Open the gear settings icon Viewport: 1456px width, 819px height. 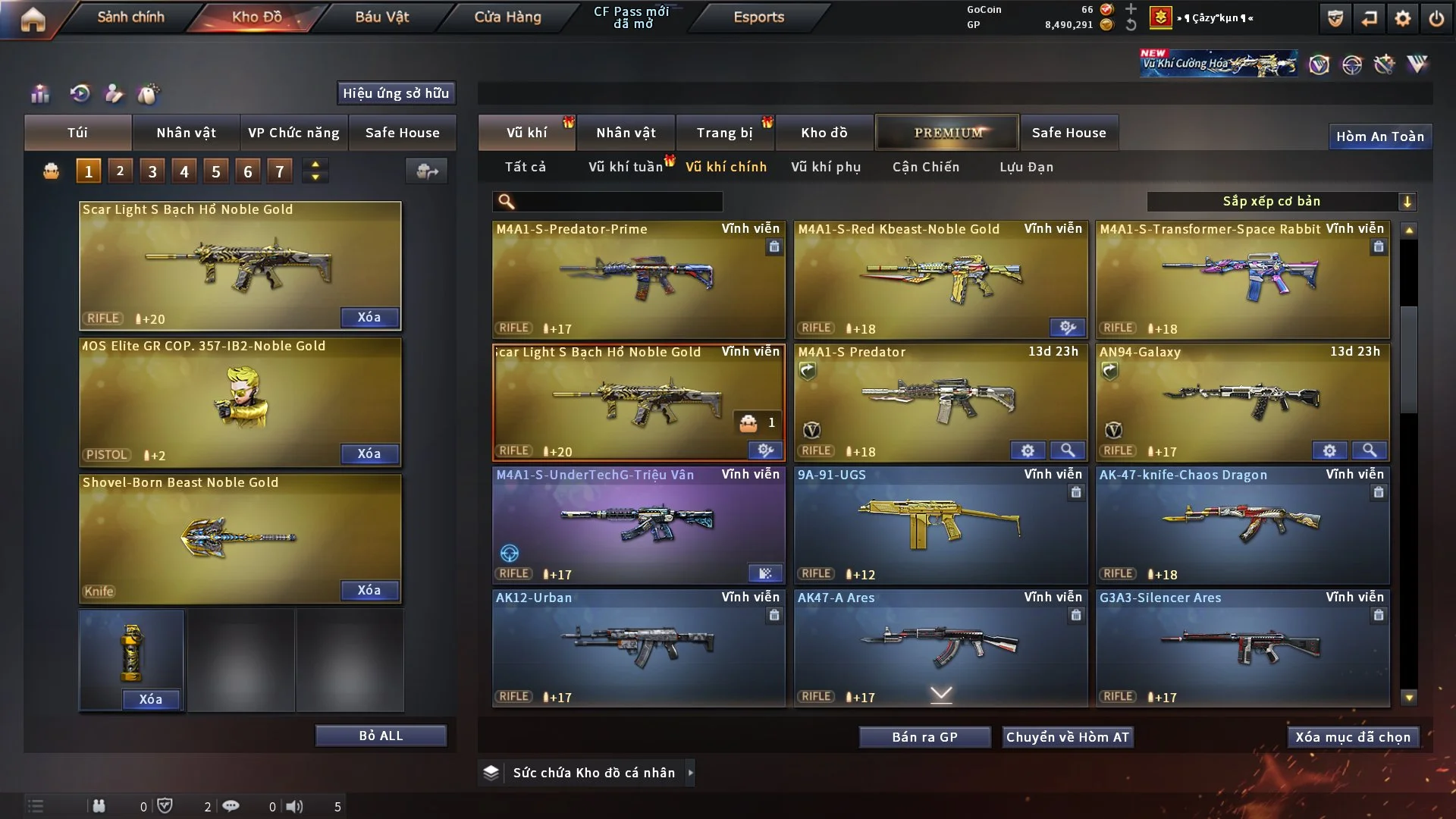coord(1402,18)
